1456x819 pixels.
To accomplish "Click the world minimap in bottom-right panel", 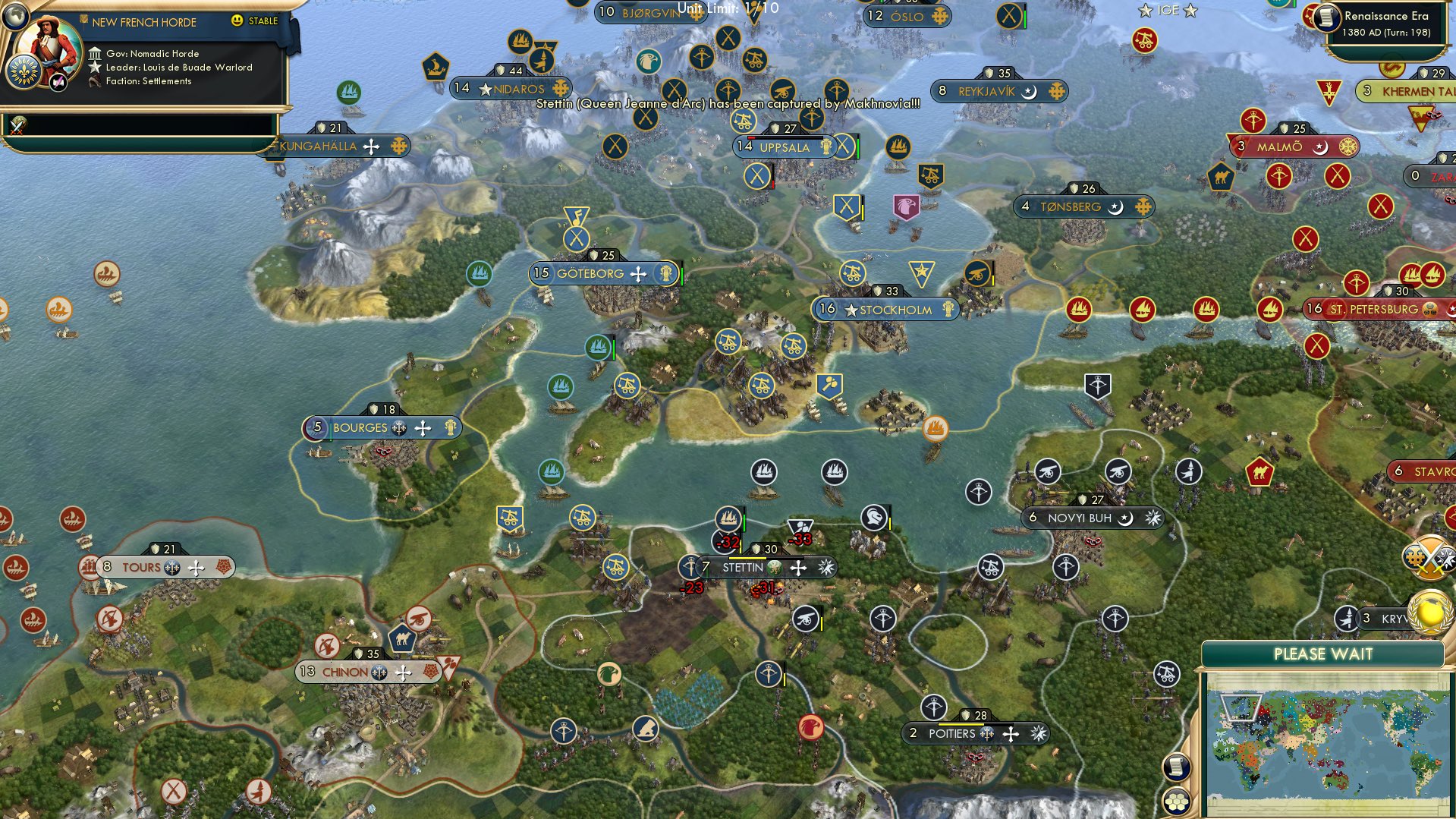I will coord(1328,740).
